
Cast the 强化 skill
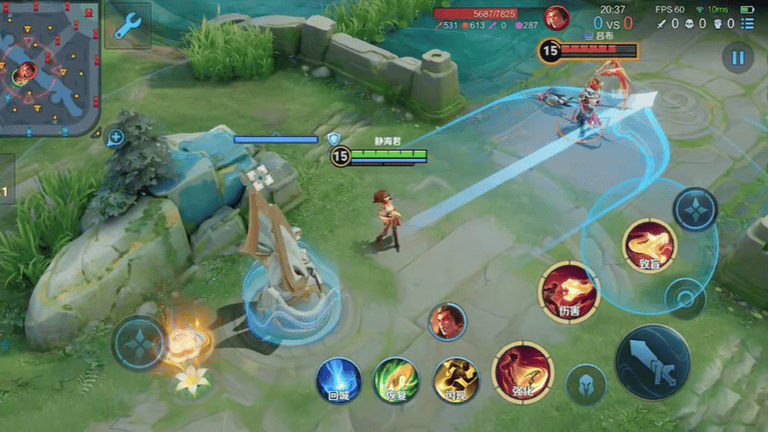(522, 372)
